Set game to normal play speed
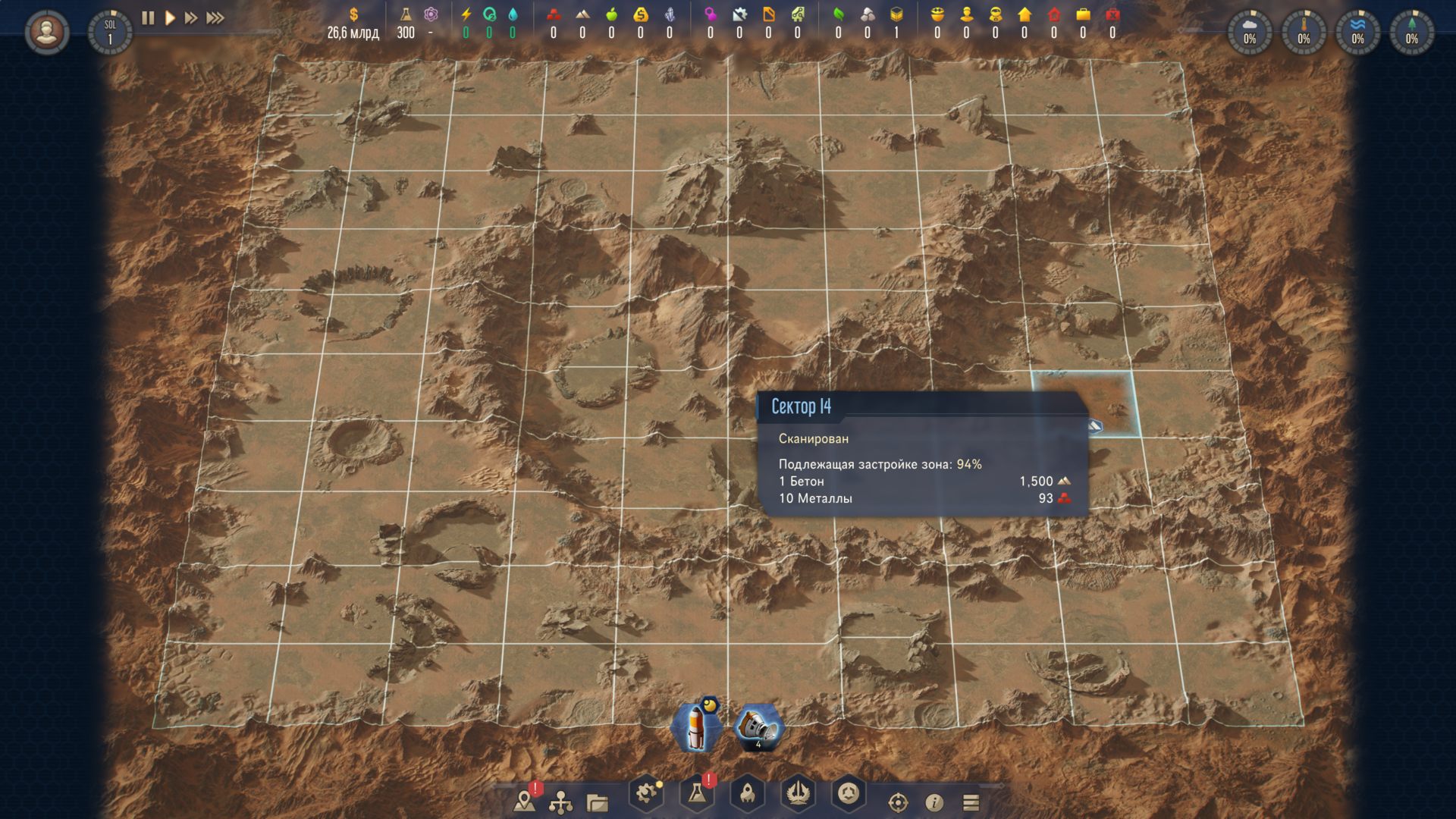Screen dimensions: 1456x819 click(171, 17)
